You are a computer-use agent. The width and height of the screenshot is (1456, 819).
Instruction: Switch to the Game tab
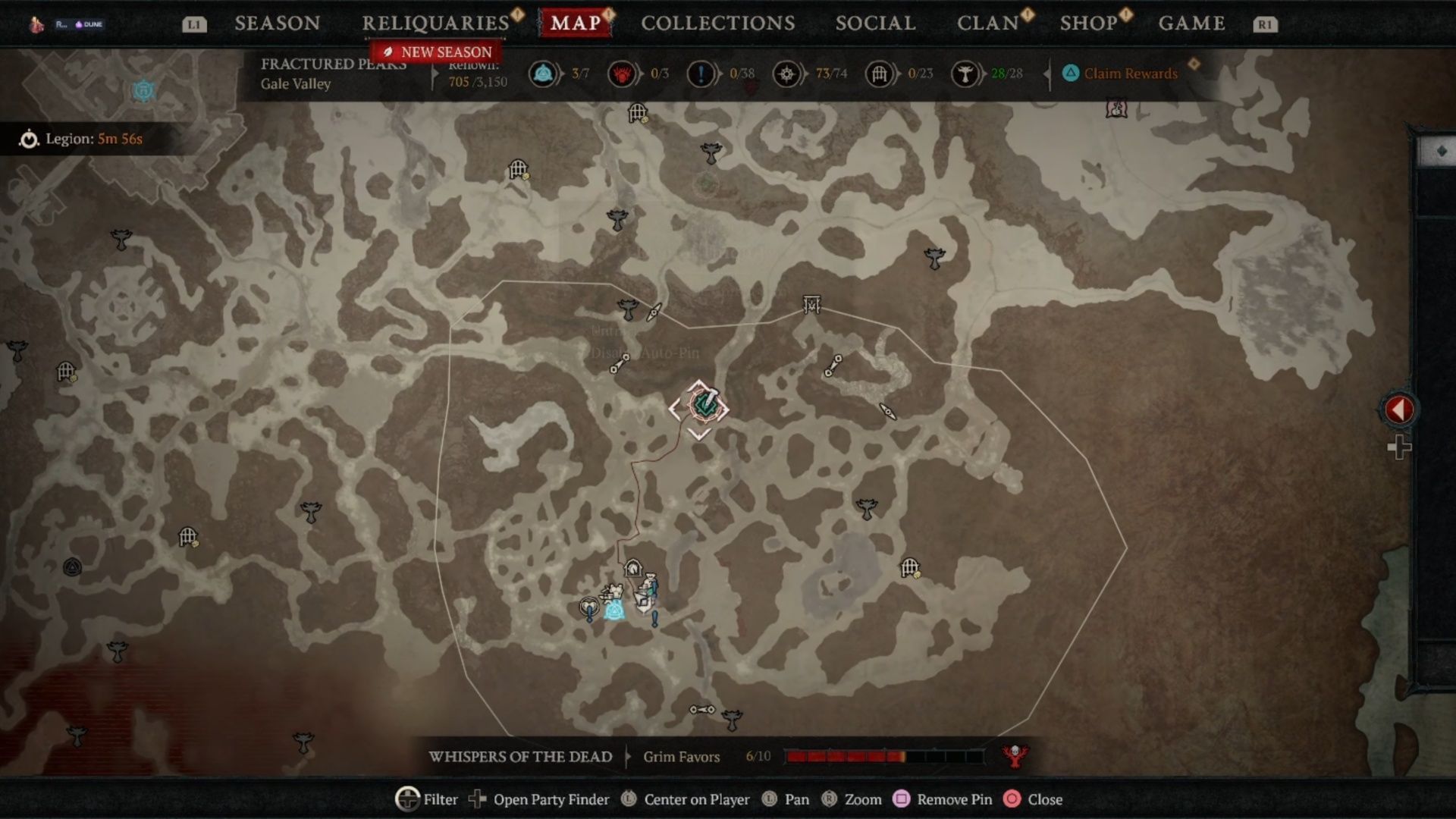(x=1191, y=24)
